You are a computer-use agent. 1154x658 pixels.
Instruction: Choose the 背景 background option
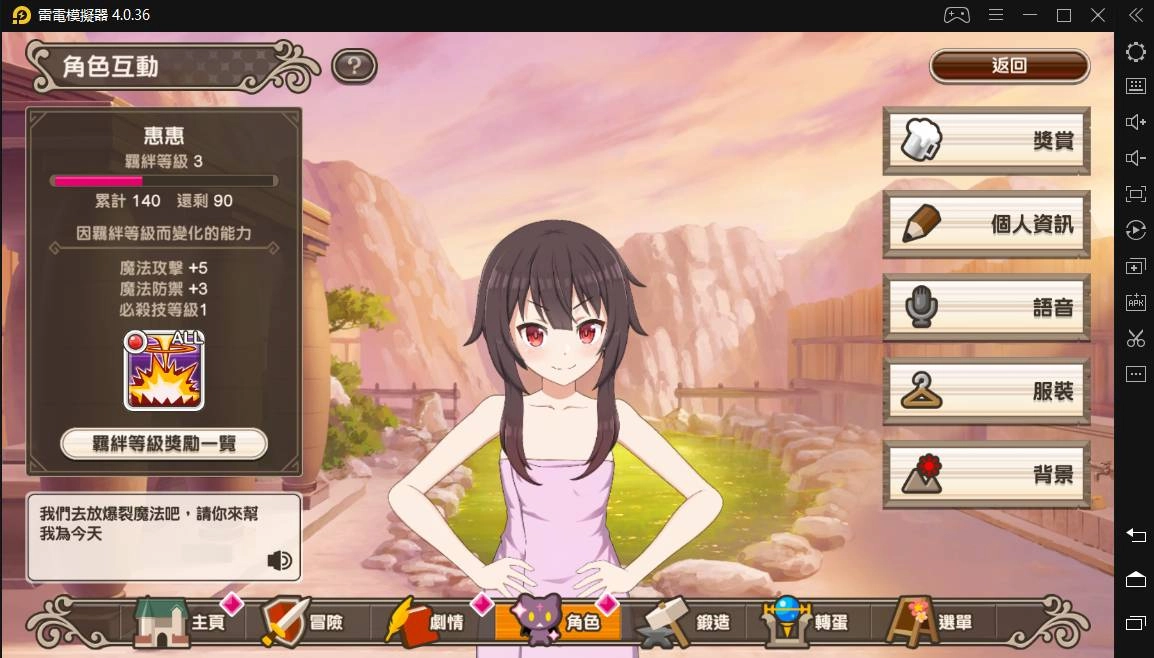click(x=986, y=475)
